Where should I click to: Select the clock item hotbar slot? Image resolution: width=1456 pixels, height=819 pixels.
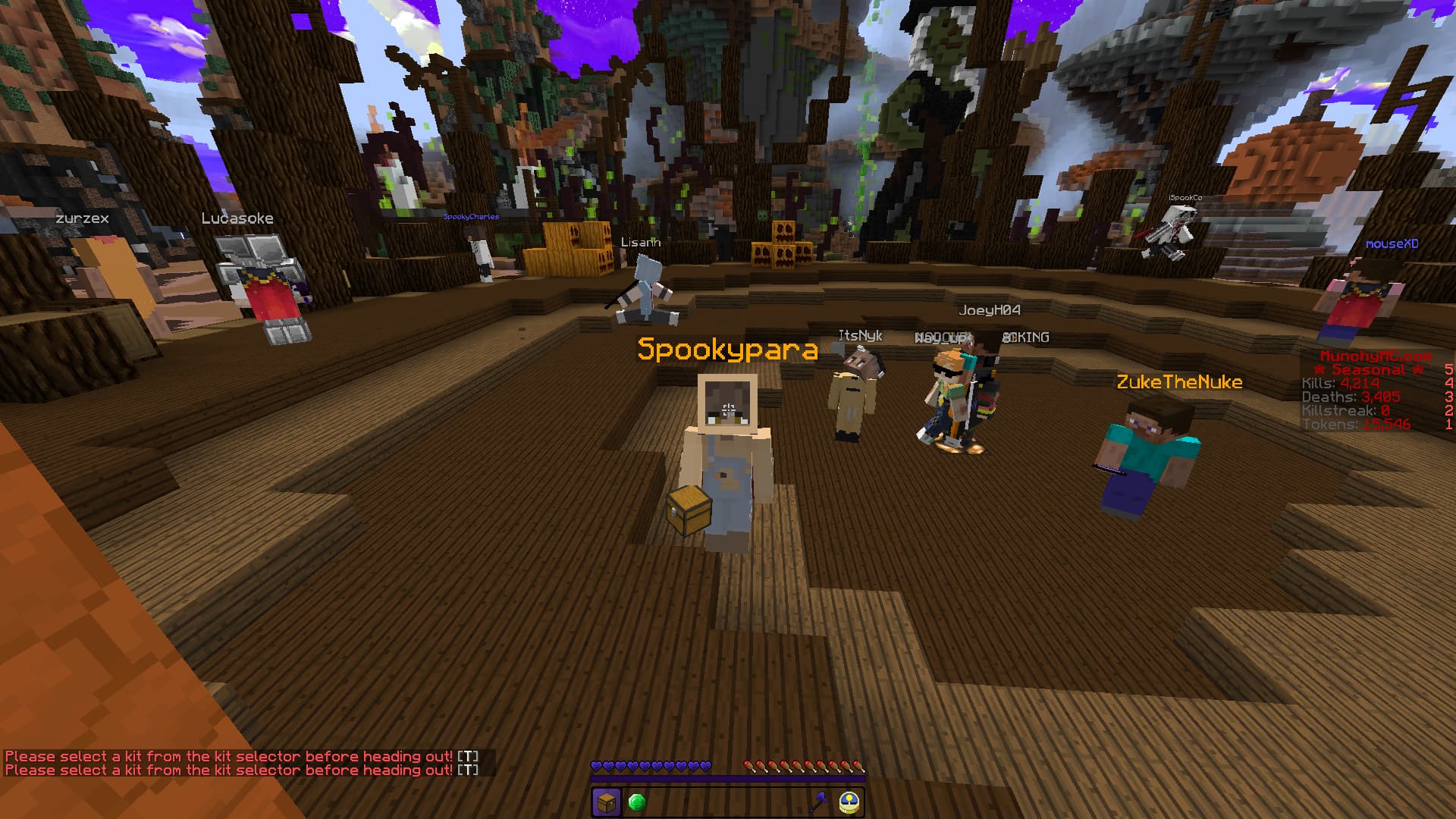(849, 802)
